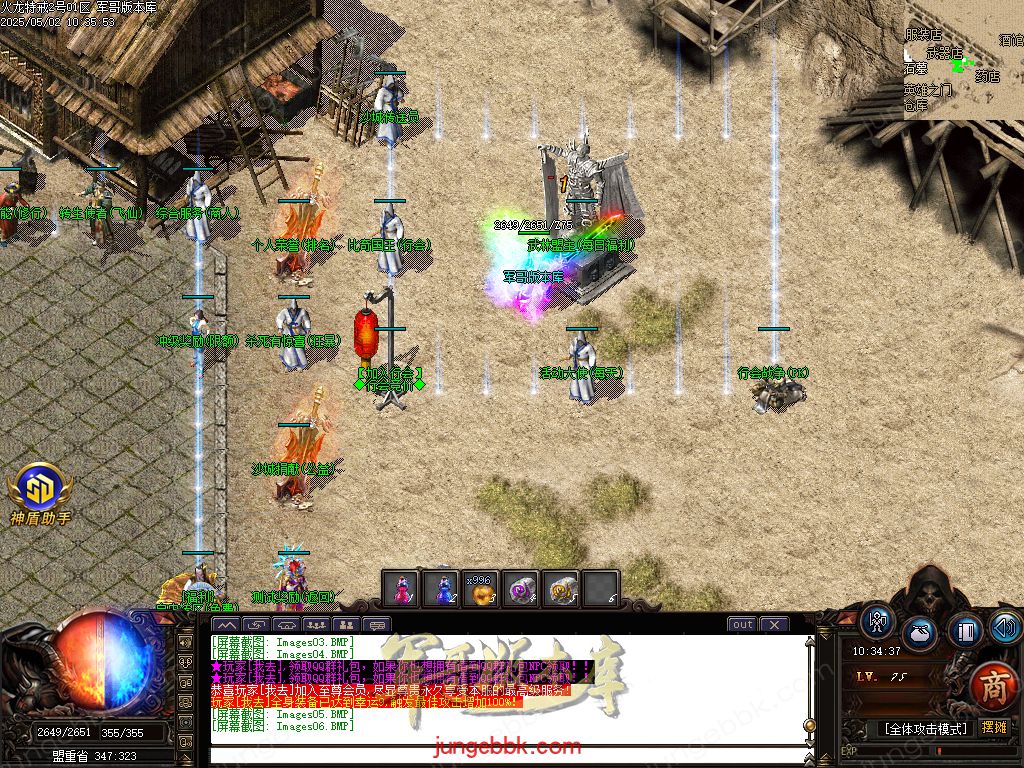This screenshot has width=1024, height=768.
Task: Use the purple scroll in hotbar slot 4
Action: tap(521, 589)
